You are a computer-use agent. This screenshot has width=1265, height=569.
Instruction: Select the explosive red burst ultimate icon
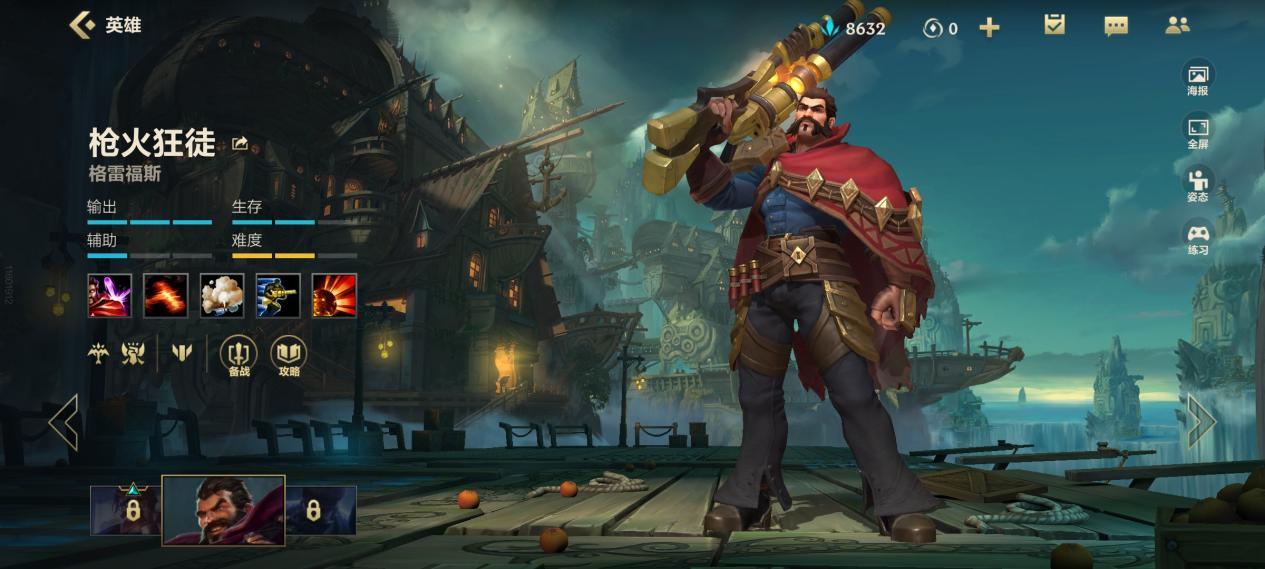point(334,295)
